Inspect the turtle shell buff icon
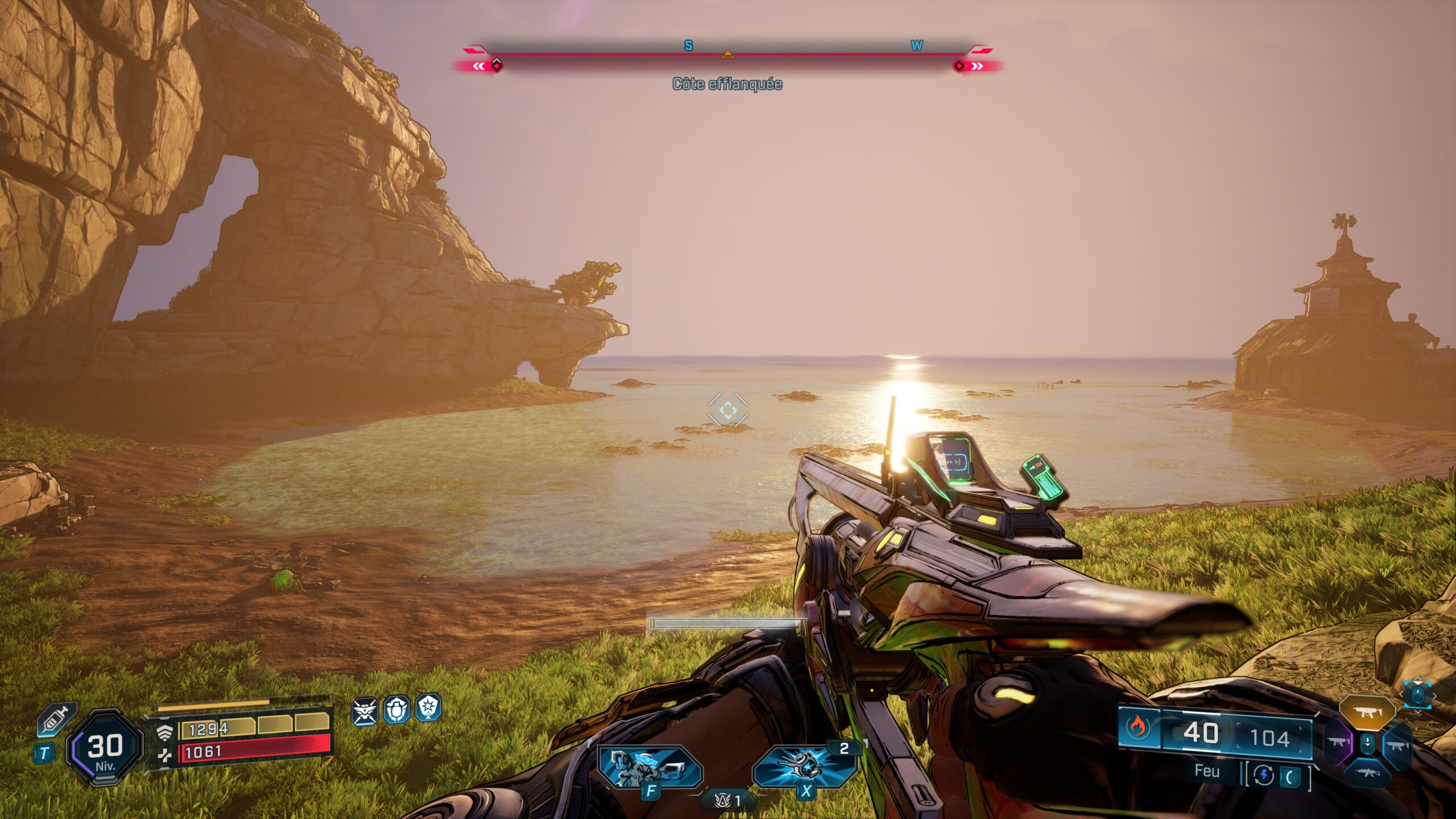 396,710
